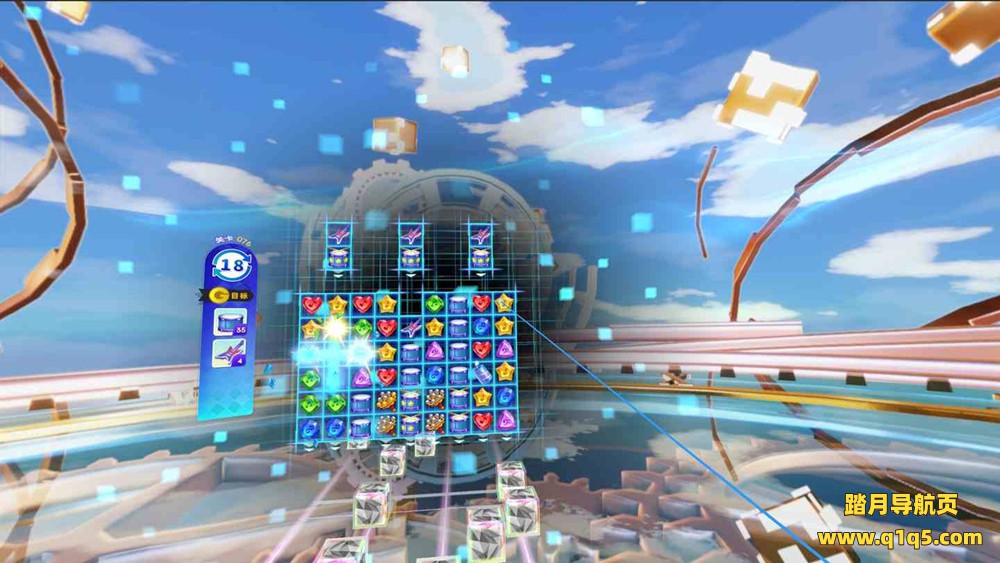1000x563 pixels.
Task: Select the water bottle tile on the board
Action: click(482, 374)
